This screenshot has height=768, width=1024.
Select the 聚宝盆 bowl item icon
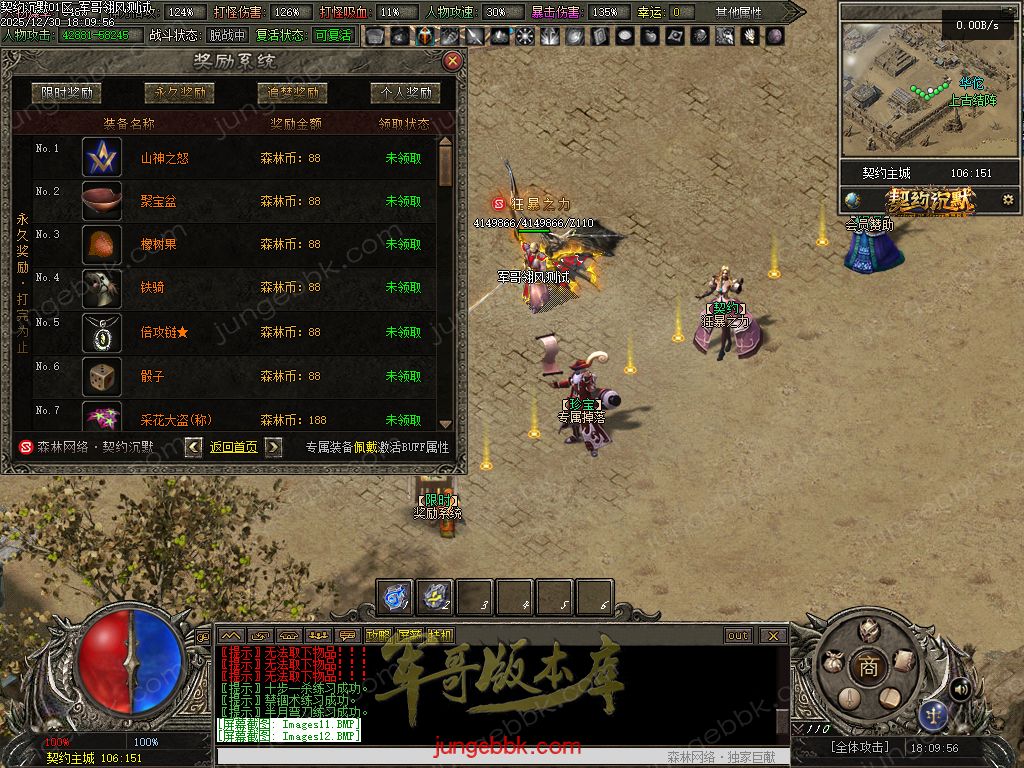[102, 201]
